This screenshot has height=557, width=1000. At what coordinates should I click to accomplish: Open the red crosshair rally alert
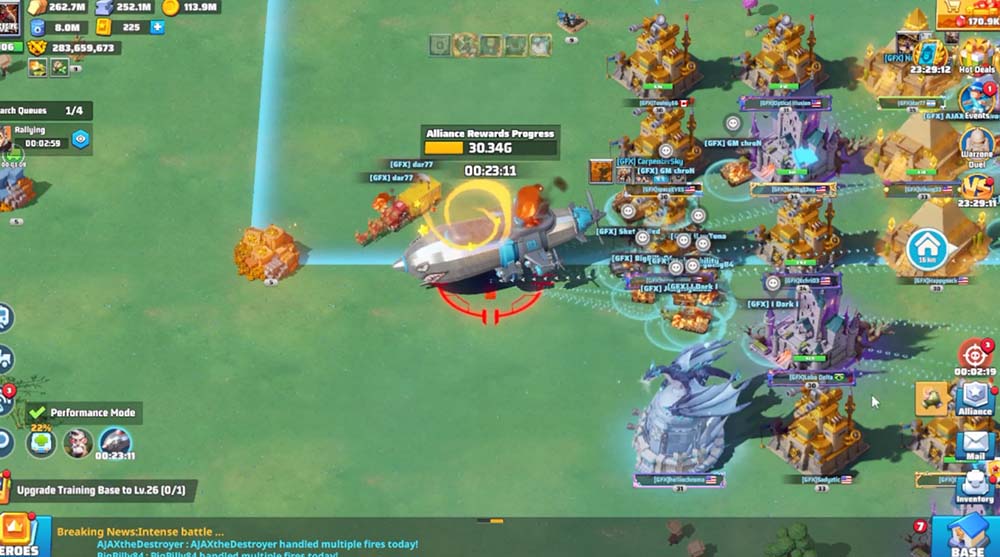pyautogui.click(x=975, y=355)
